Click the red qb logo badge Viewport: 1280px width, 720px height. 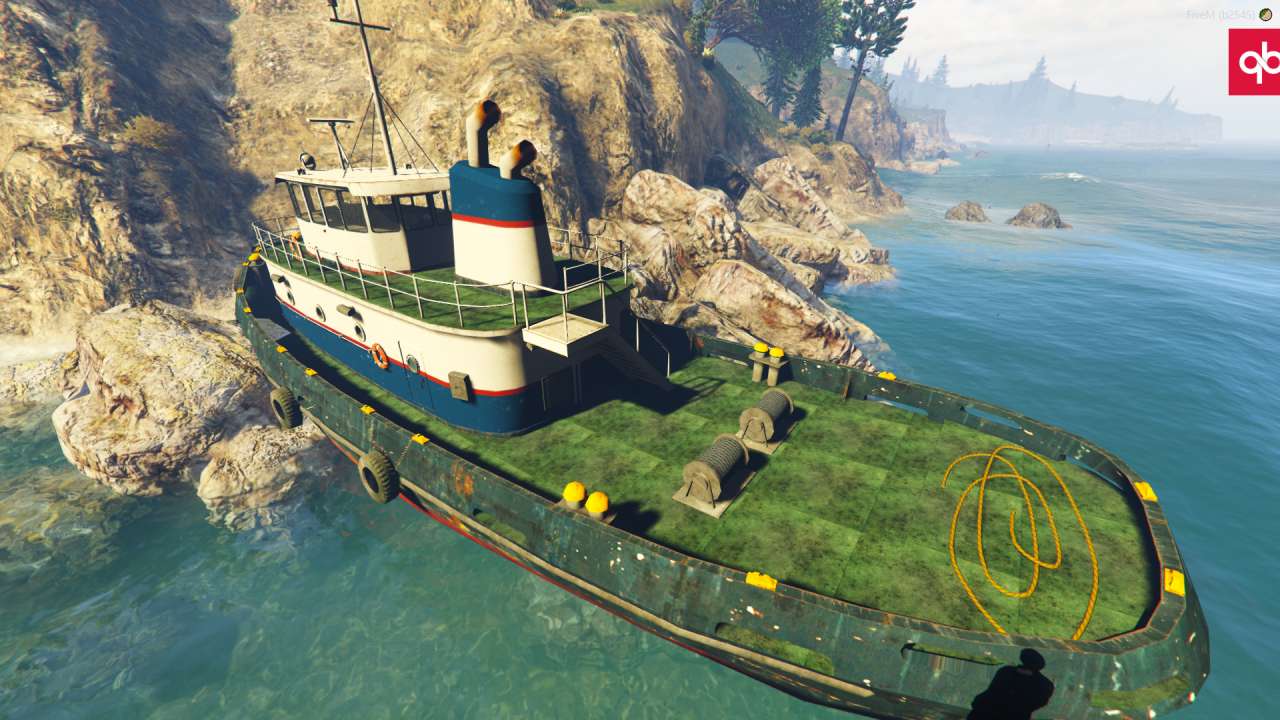point(1255,62)
